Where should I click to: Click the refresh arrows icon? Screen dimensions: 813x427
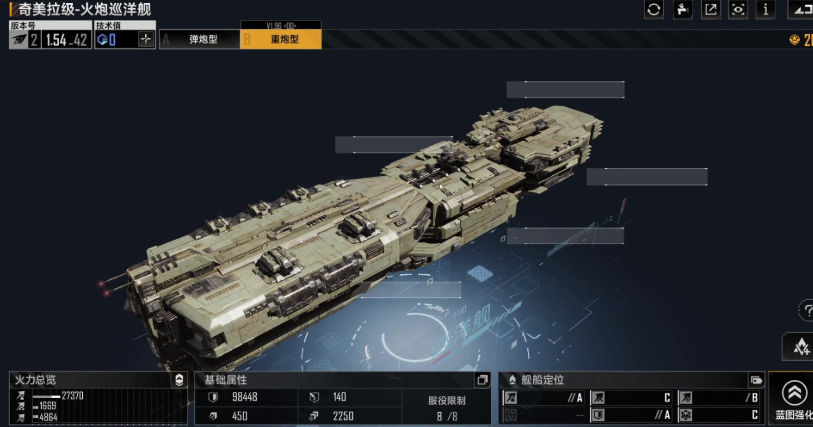654,9
